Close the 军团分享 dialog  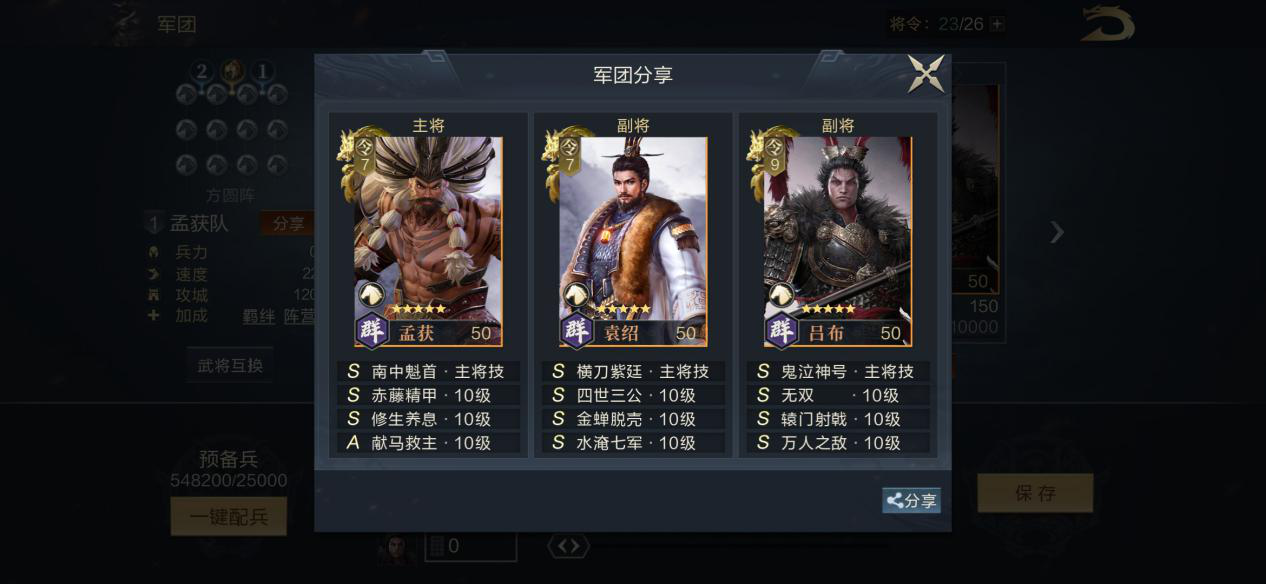pos(925,74)
